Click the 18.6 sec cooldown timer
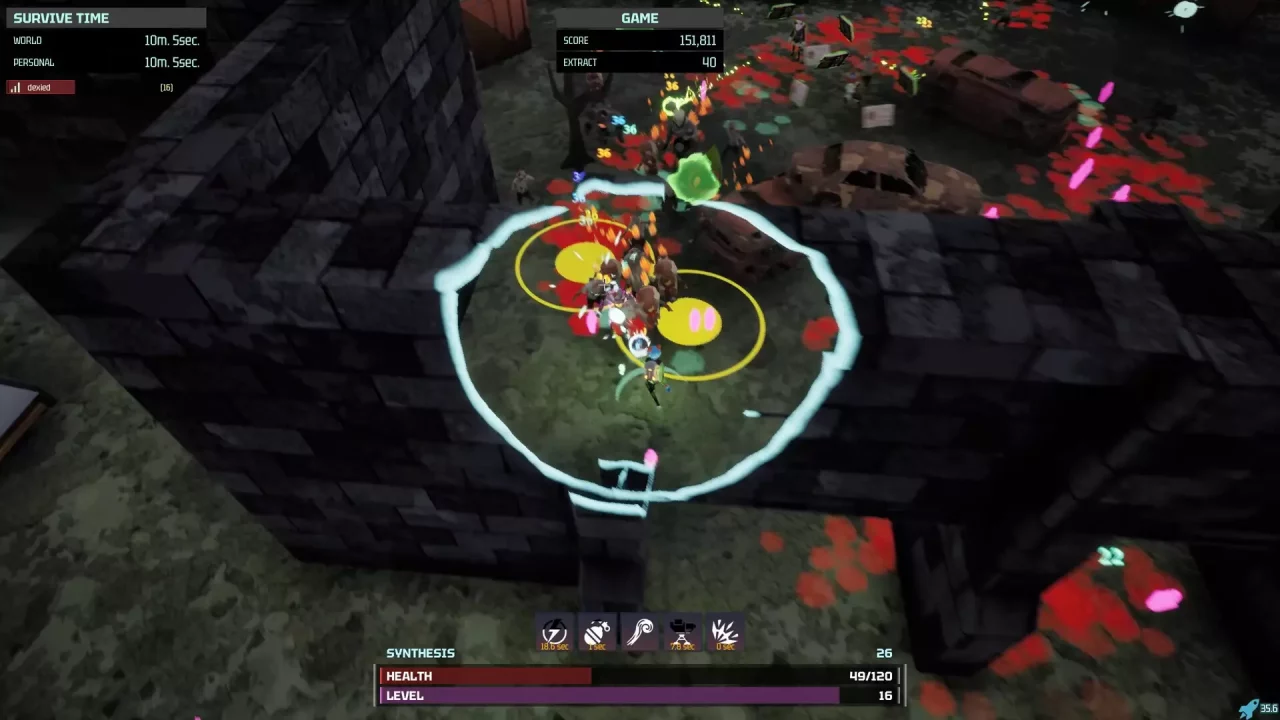1280x720 pixels. pos(554,646)
